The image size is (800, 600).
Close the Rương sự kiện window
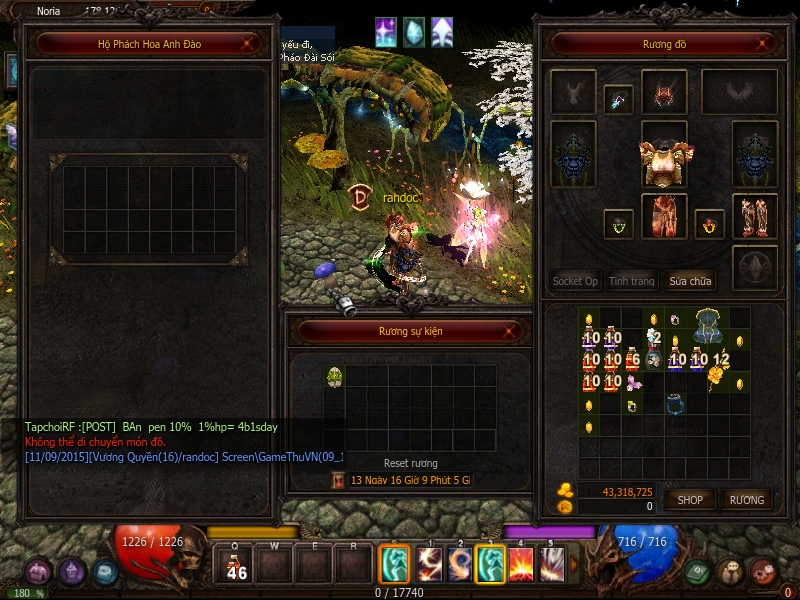coord(512,331)
